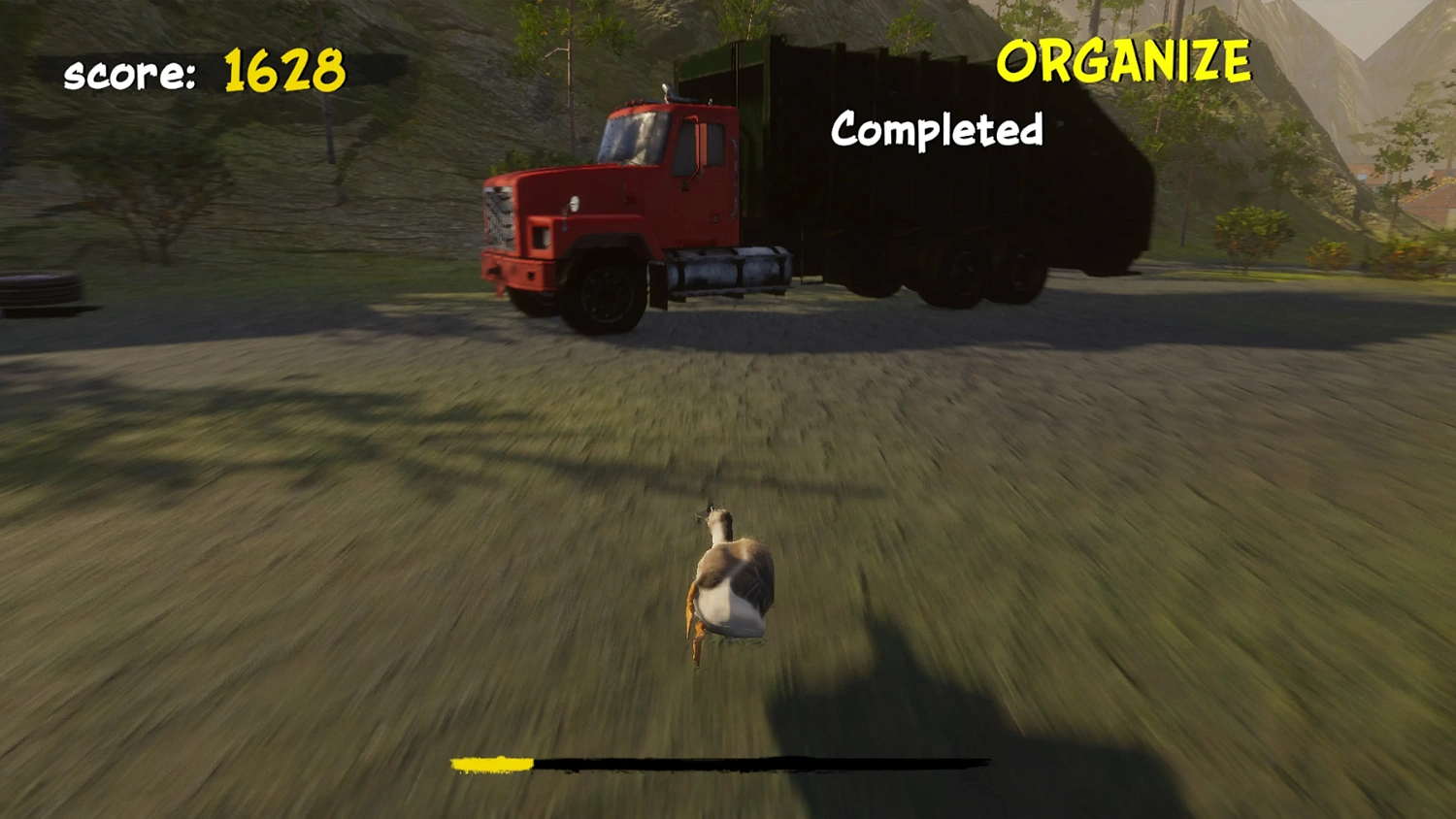Click the Completed status text
Viewport: 1456px width, 819px height.
coord(935,130)
